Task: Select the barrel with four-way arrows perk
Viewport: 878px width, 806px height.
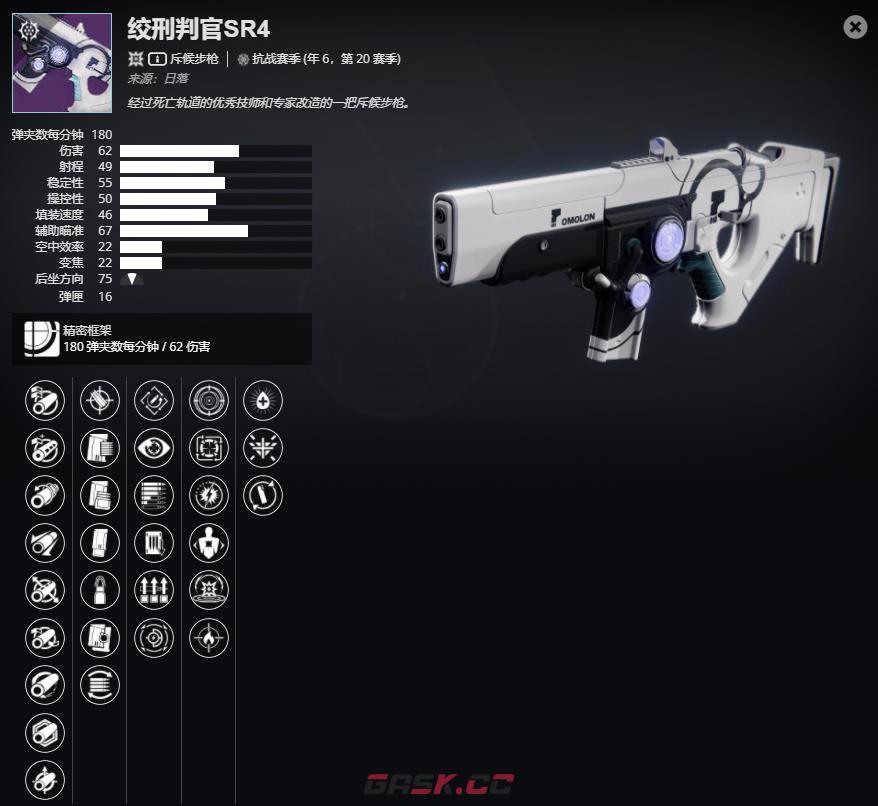Action: pyautogui.click(x=45, y=591)
